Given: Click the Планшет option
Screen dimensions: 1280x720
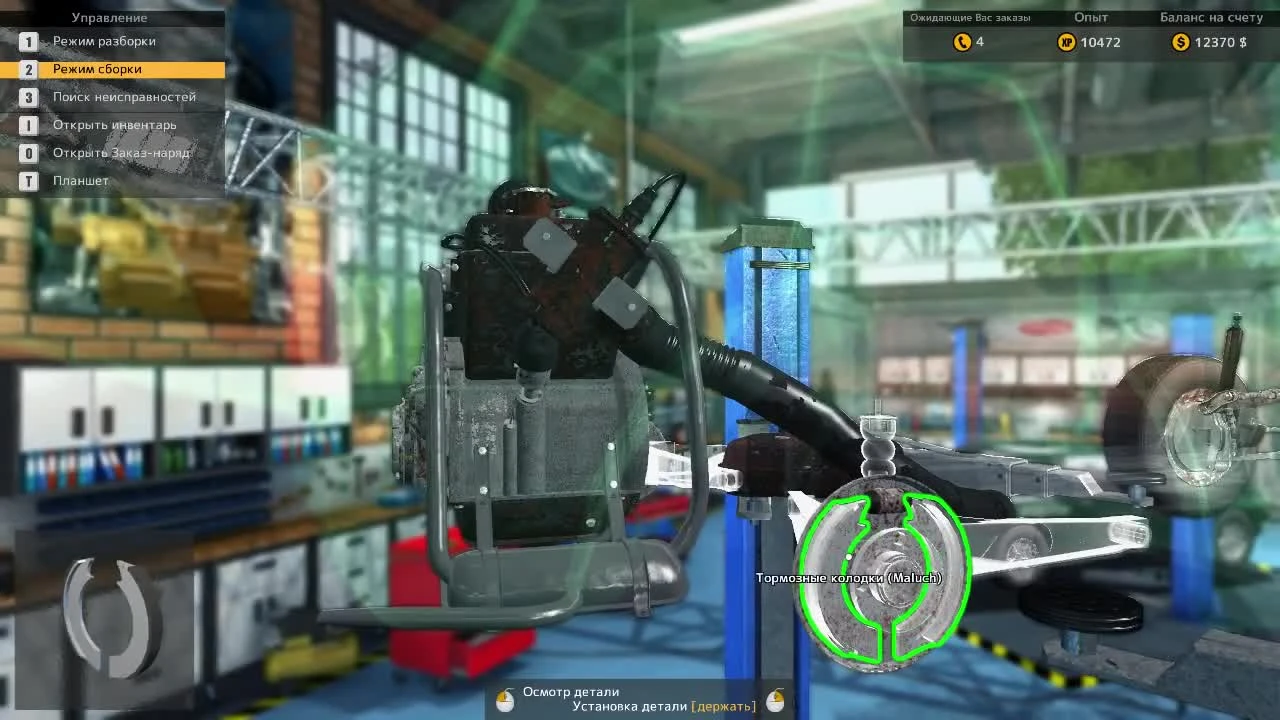Looking at the screenshot, I should tap(82, 180).
